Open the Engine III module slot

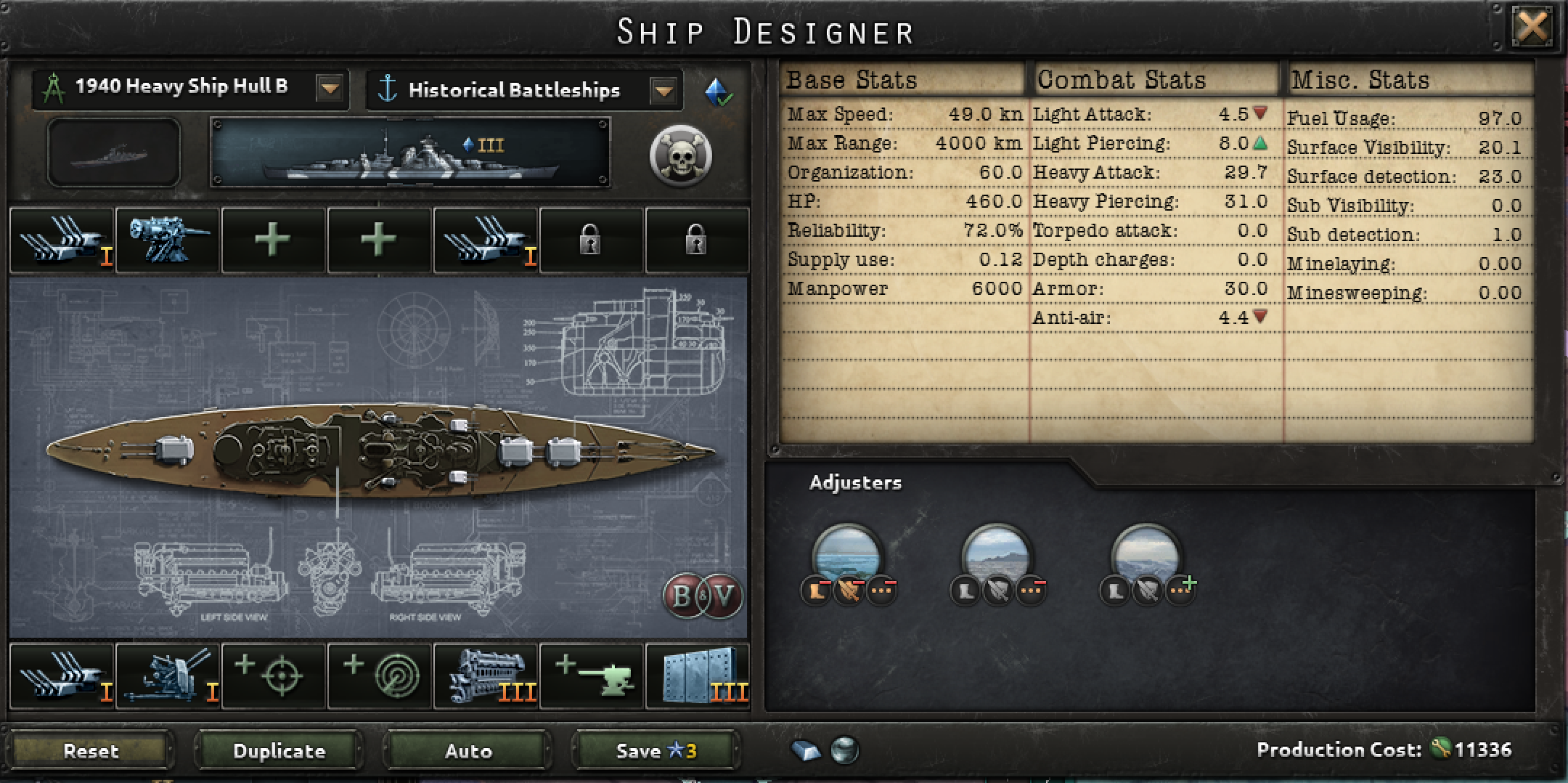tap(484, 676)
